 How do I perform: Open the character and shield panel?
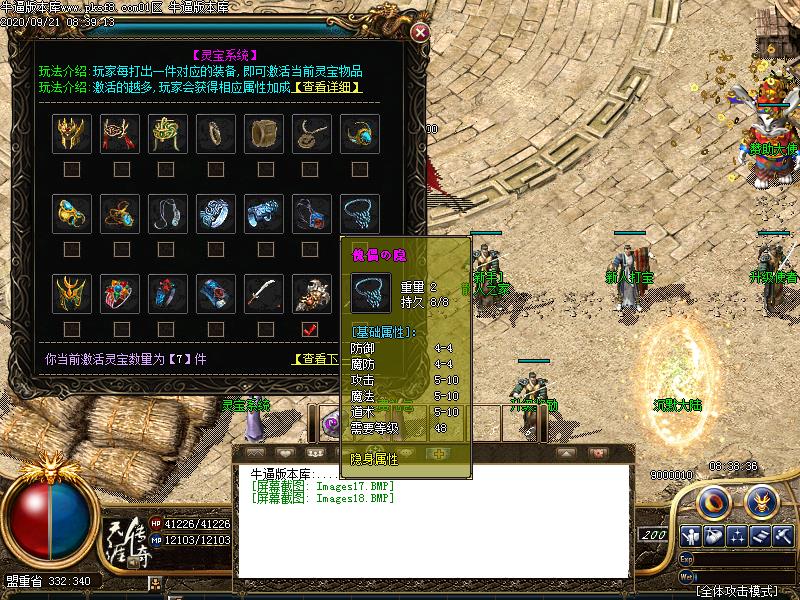pyautogui.click(x=691, y=537)
